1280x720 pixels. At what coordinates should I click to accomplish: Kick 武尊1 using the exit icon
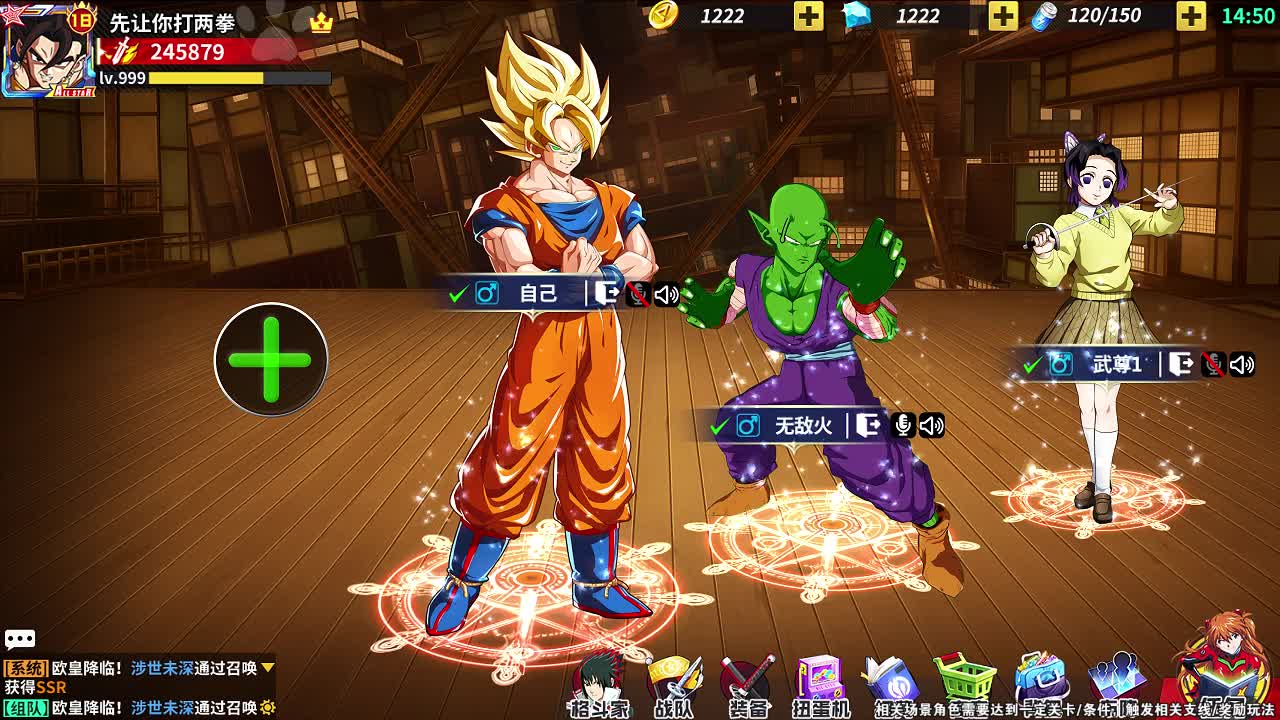[1181, 364]
